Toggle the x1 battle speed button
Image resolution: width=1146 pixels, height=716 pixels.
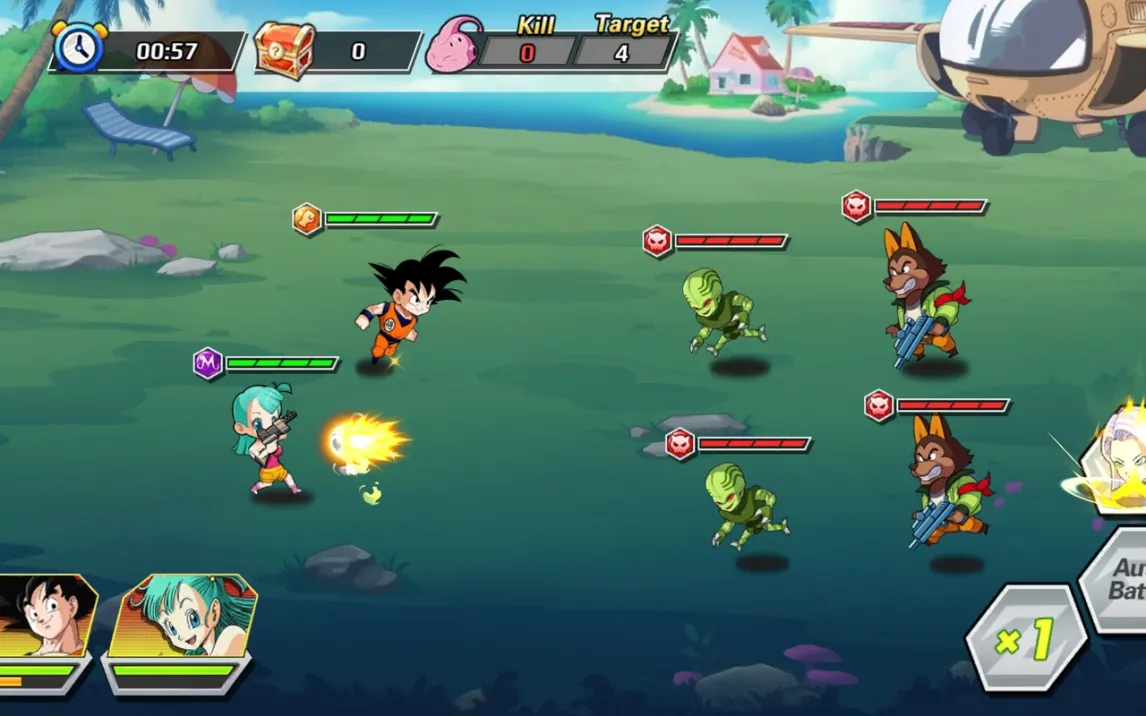(1026, 638)
